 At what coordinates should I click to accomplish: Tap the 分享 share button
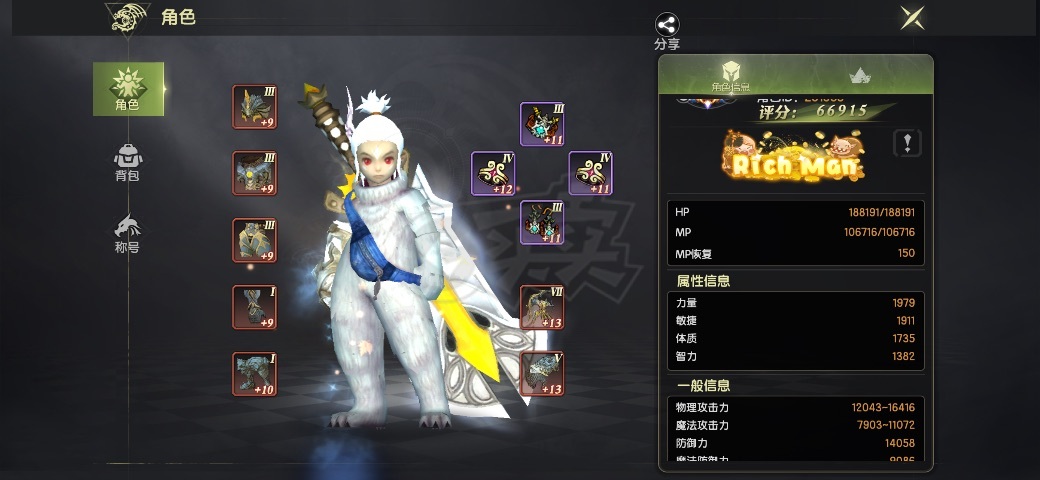(x=667, y=30)
